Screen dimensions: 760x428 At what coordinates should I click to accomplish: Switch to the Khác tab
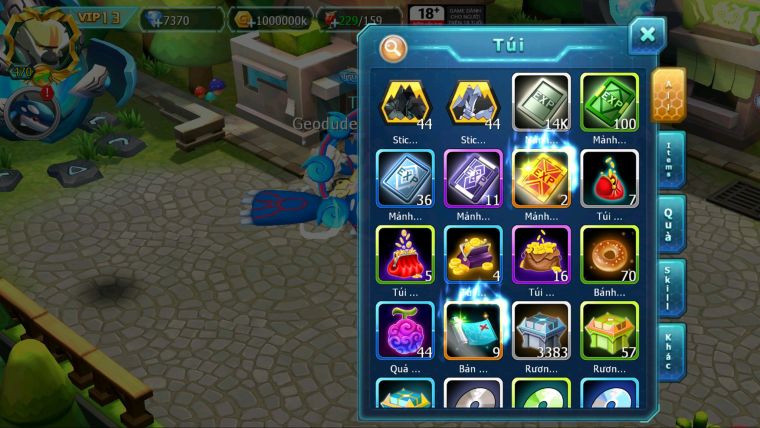pos(671,351)
